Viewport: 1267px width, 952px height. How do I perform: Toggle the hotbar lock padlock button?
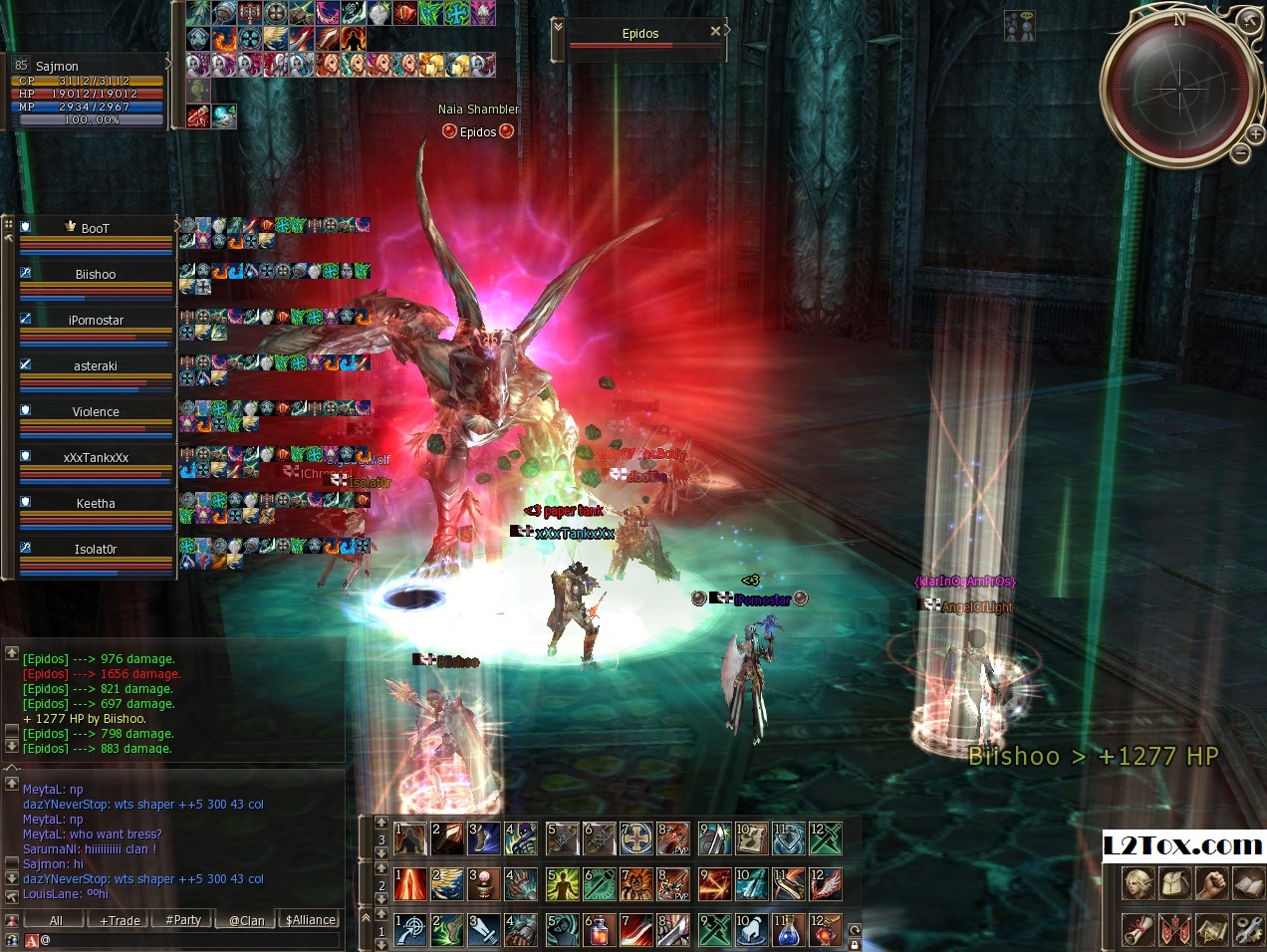[855, 944]
